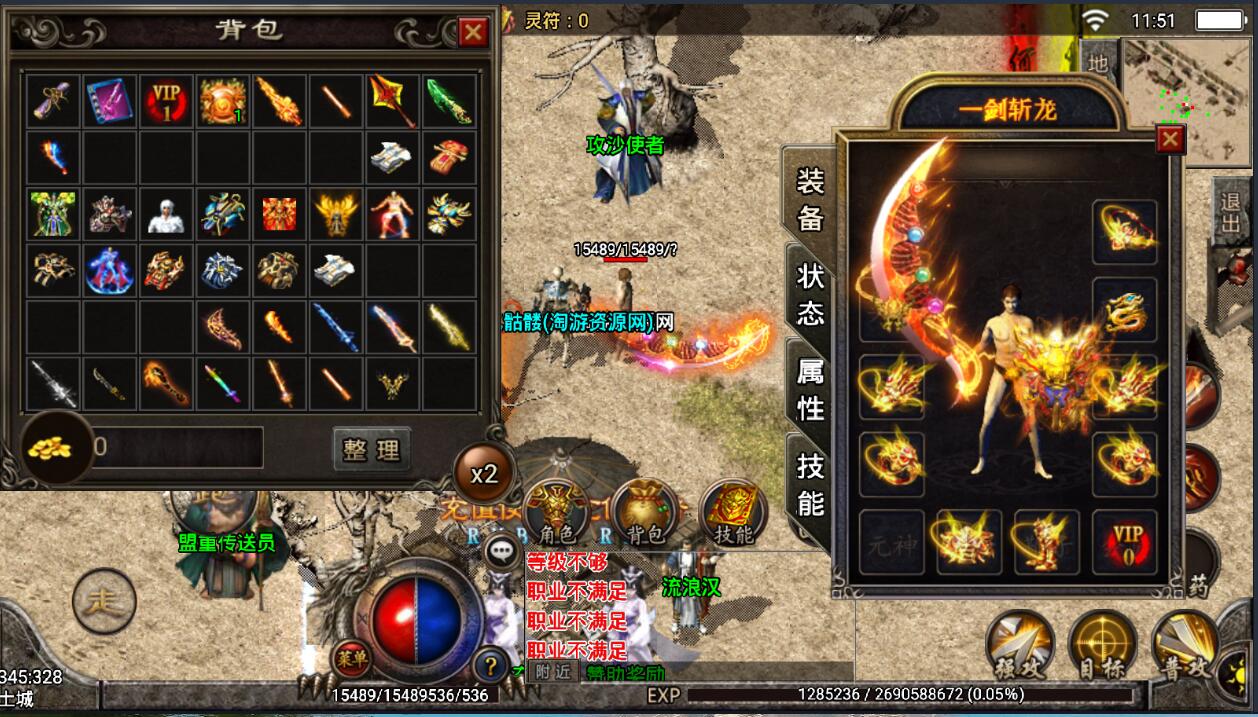Switch to the 装备 equipment tab
This screenshot has height=717, width=1258.
tap(810, 199)
